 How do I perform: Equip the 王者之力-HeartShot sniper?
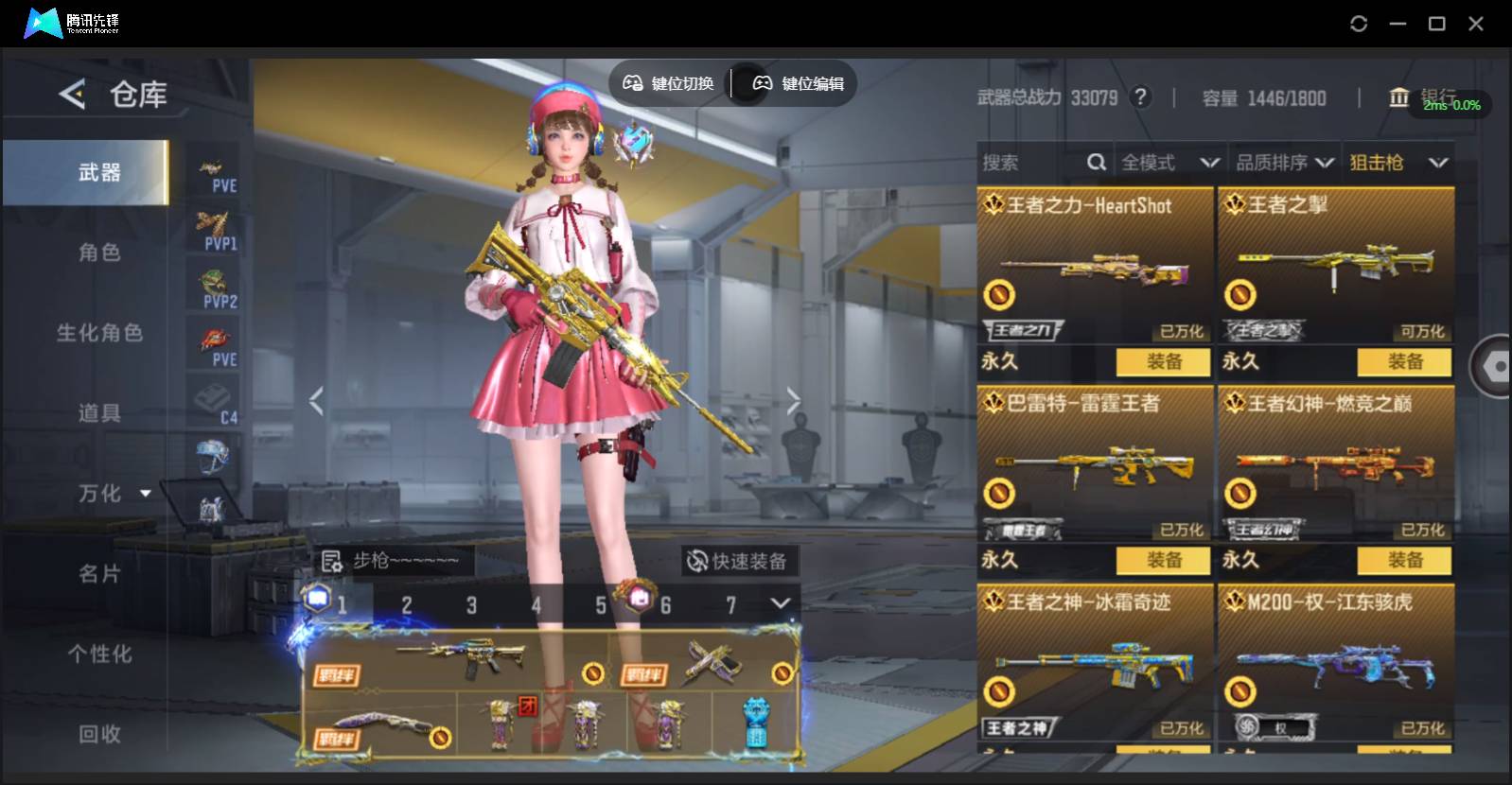pyautogui.click(x=1163, y=361)
